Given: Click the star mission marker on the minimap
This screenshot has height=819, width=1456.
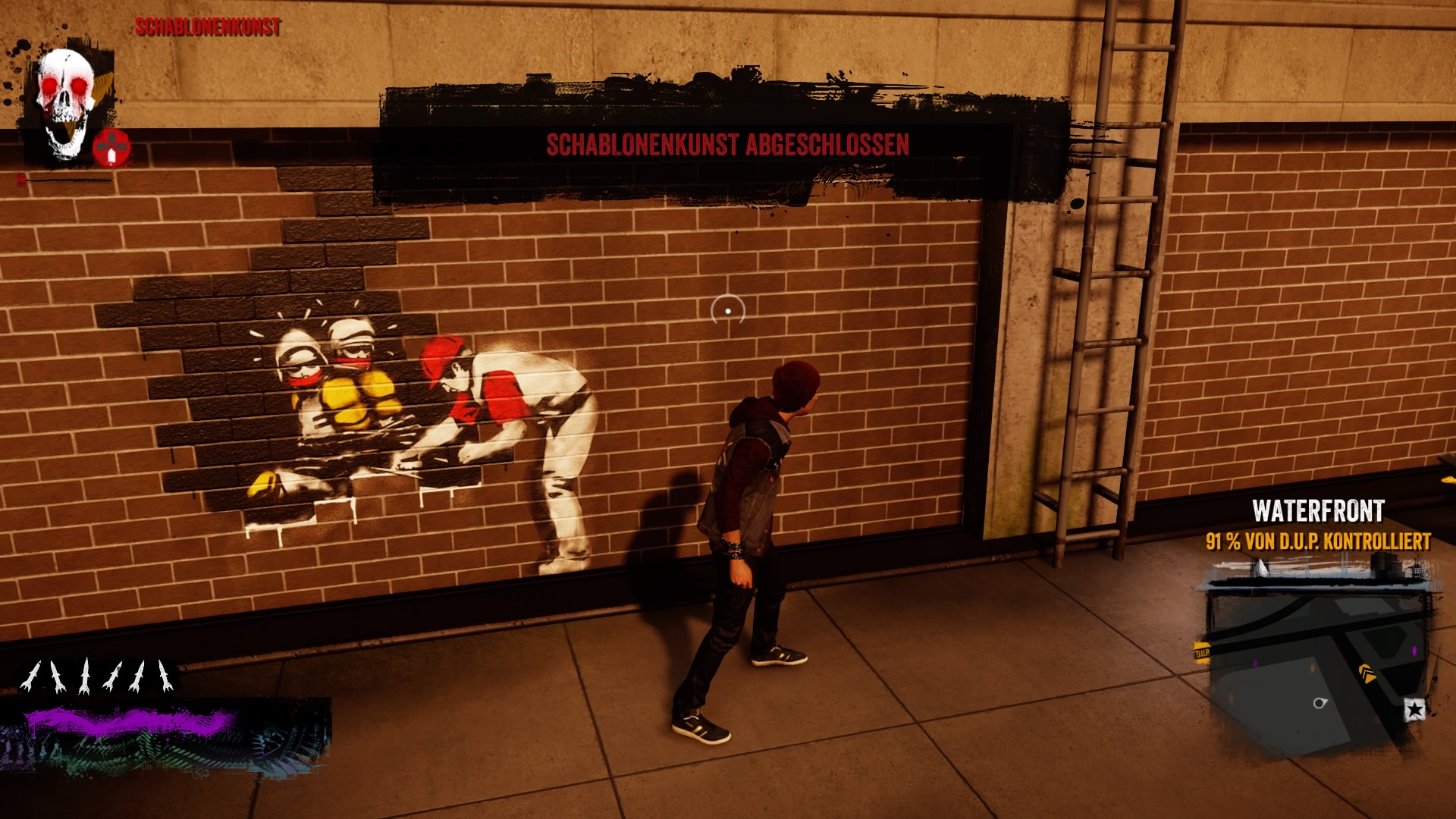Looking at the screenshot, I should coord(1415,710).
